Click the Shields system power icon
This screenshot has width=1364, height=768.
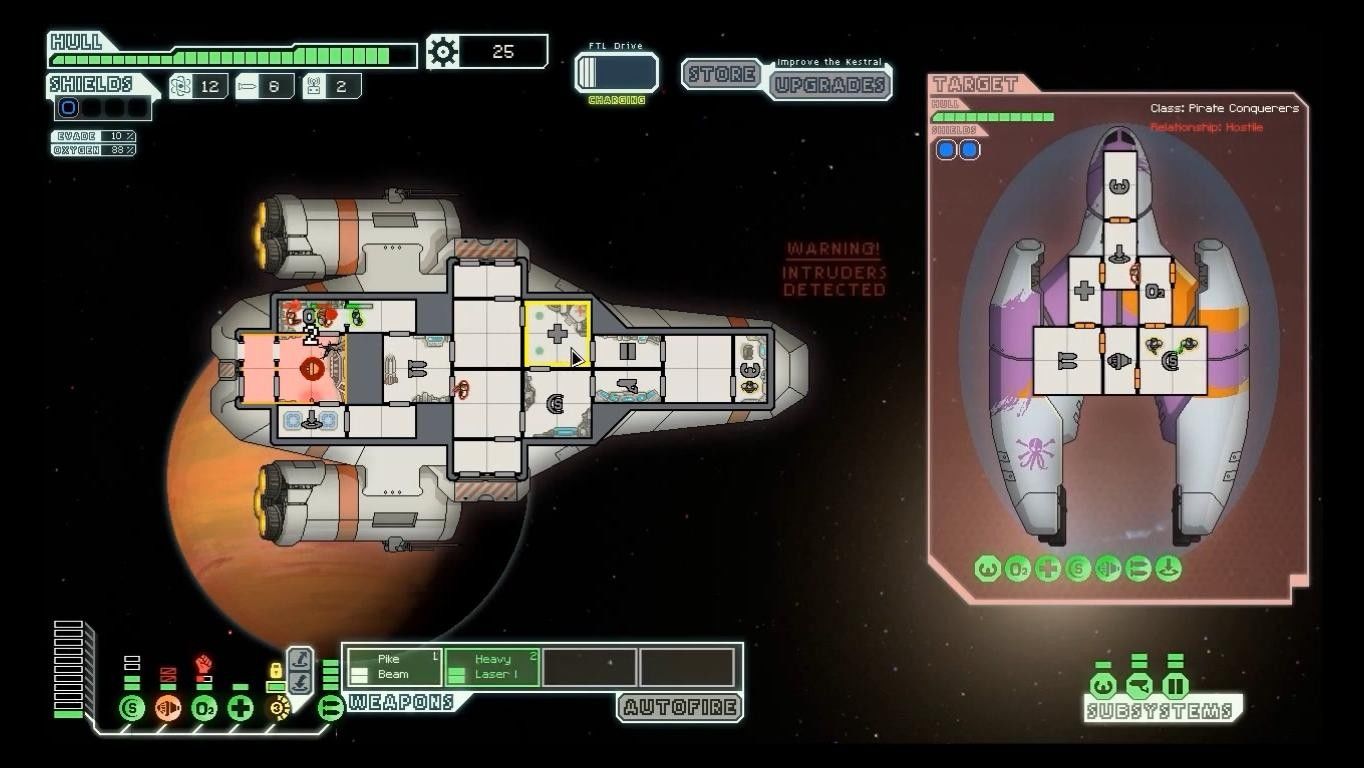pos(132,709)
